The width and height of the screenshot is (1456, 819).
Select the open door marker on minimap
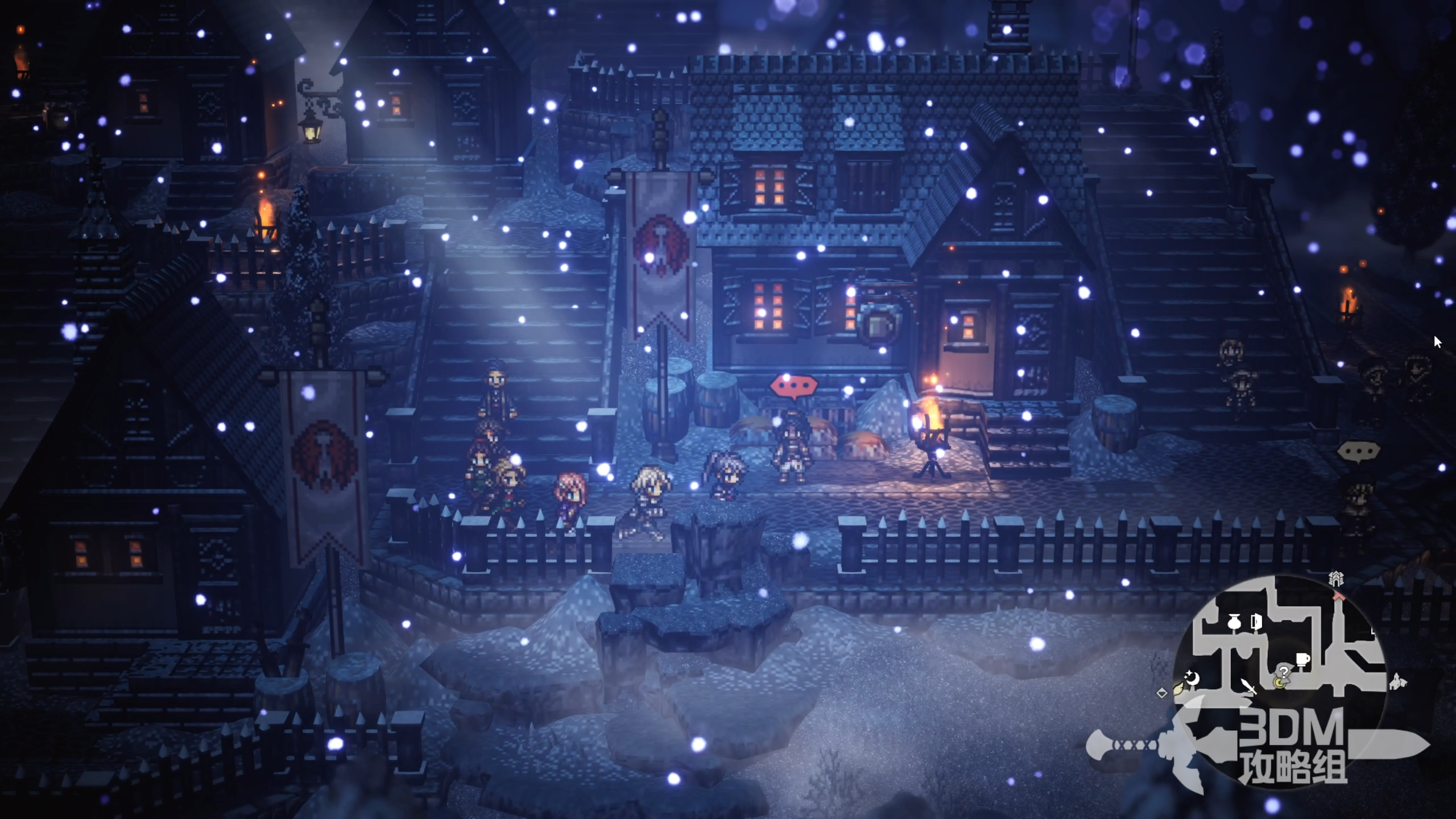1256,622
